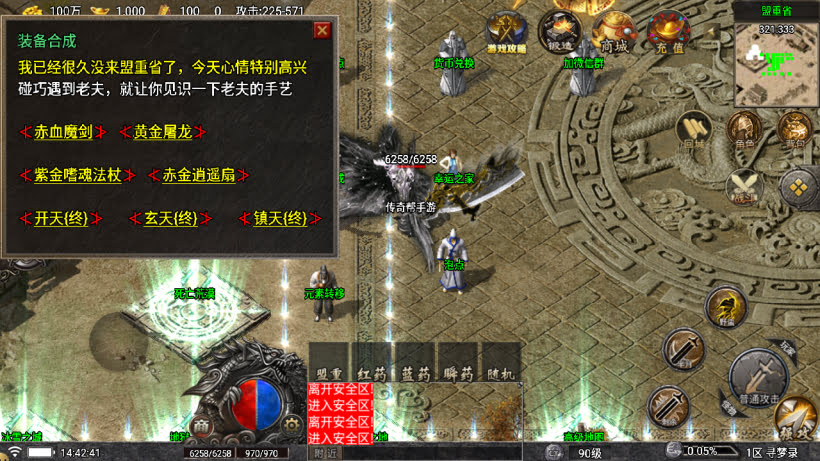
Task: Choose the 赤金逍遥扇 option
Action: click(198, 175)
